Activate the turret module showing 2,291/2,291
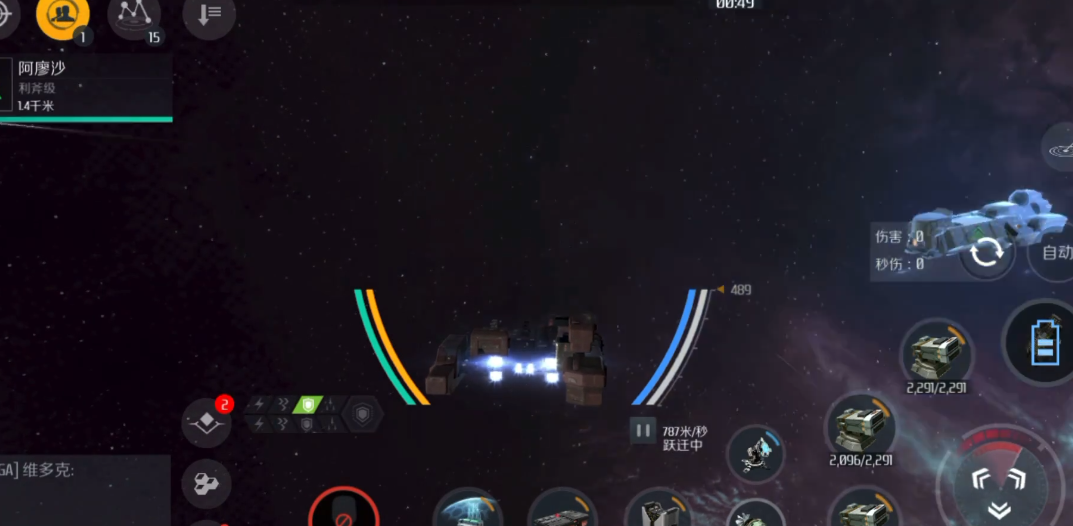 click(x=936, y=353)
